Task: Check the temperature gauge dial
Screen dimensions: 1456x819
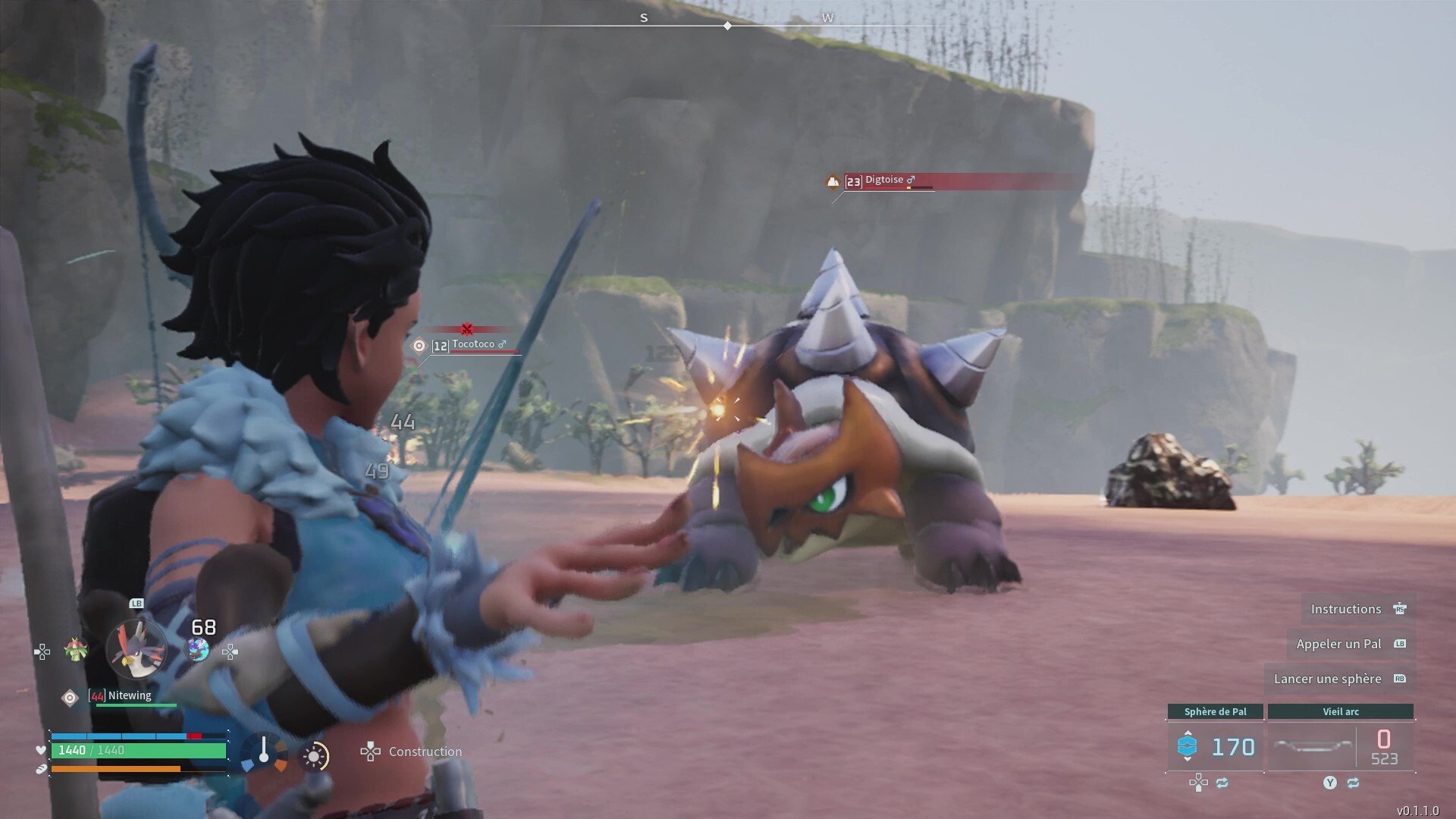Action: click(x=264, y=753)
